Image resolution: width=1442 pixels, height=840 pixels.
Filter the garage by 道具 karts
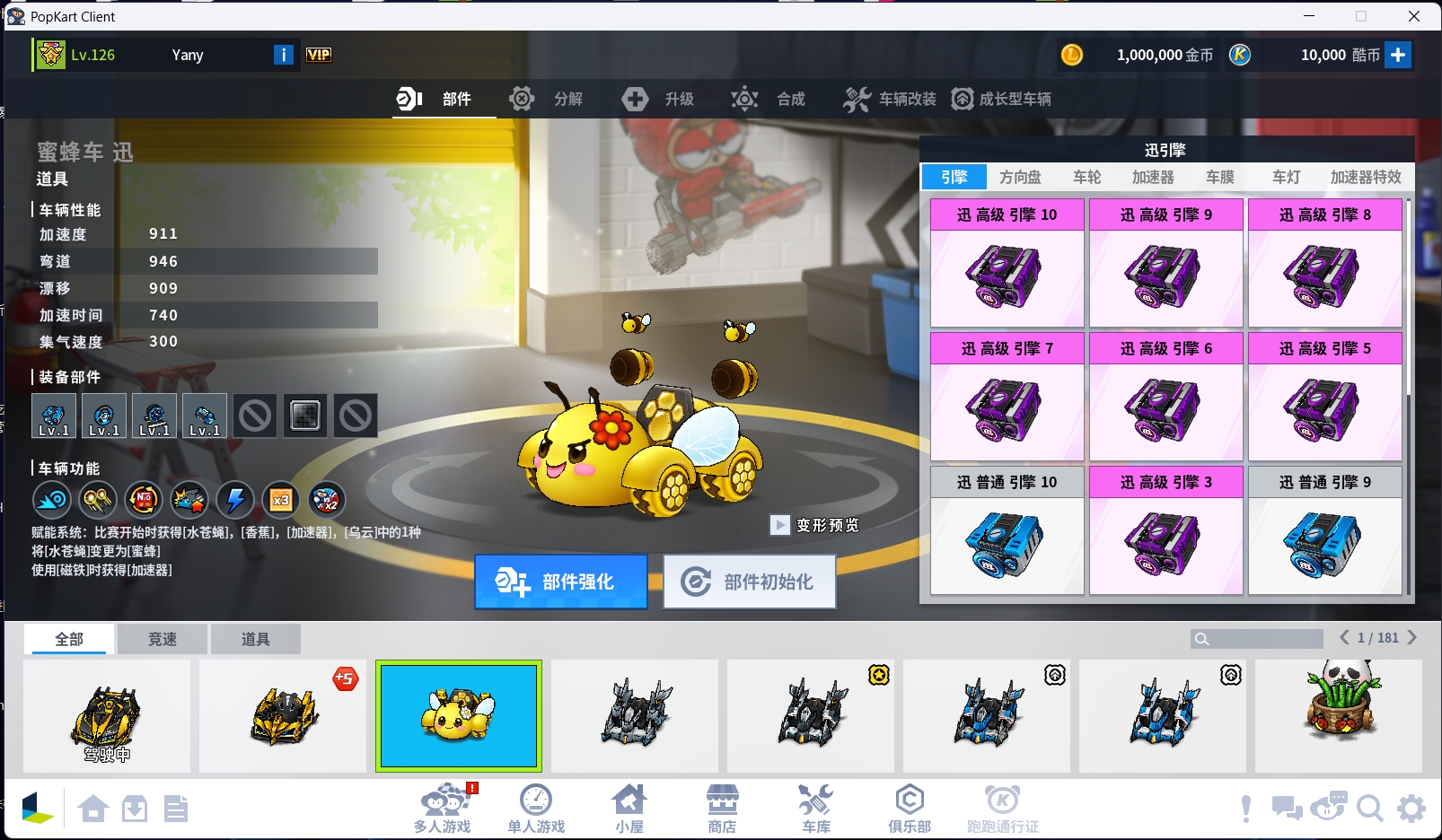tap(255, 639)
